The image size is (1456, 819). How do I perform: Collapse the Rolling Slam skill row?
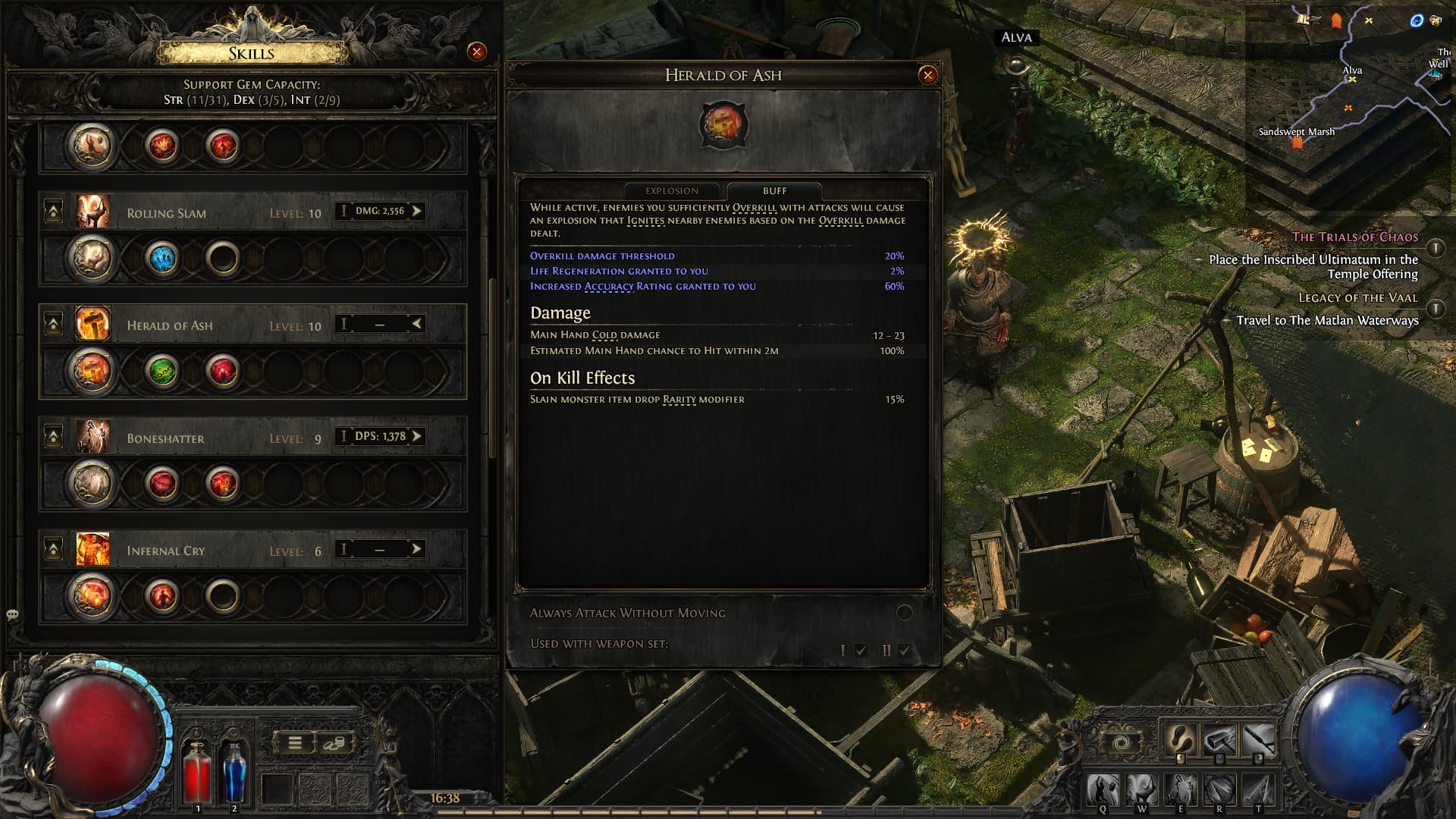click(53, 210)
